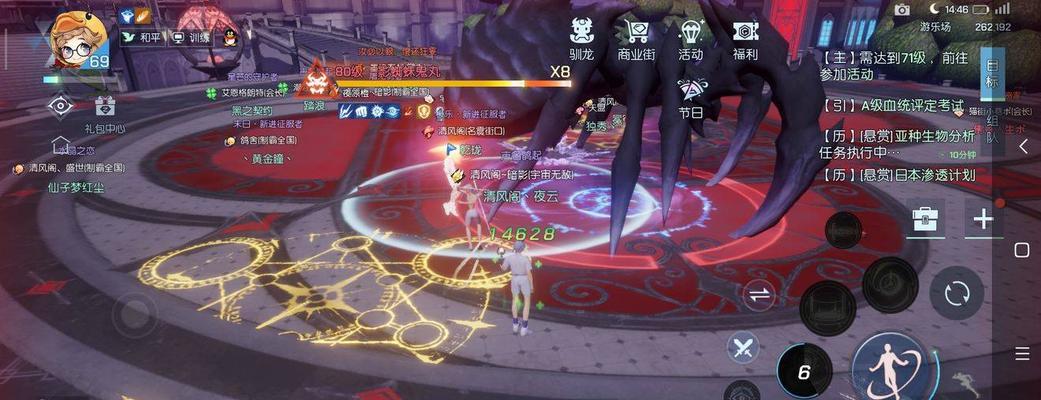Select the 训练 training button
The width and height of the screenshot is (1041, 400).
191,37
